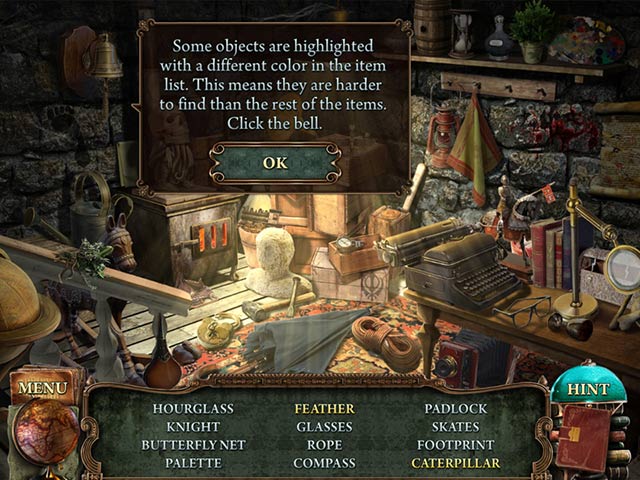Use the Hint button
Viewport: 640px width, 480px height.
587,389
